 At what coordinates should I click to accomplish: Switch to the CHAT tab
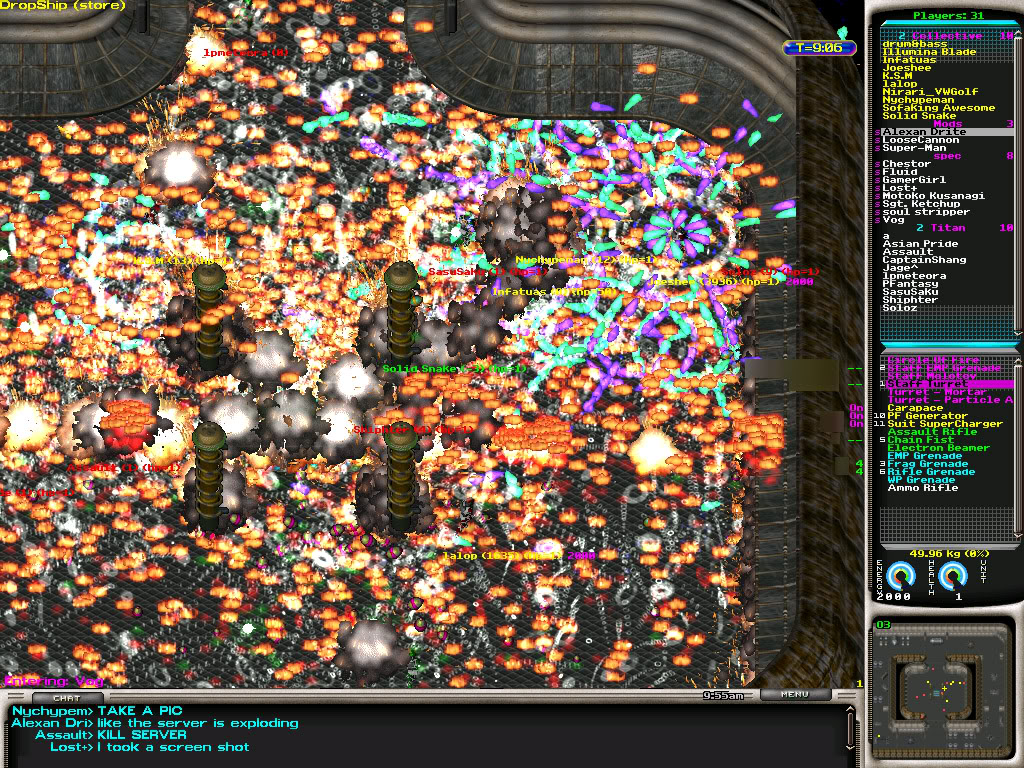tap(67, 697)
